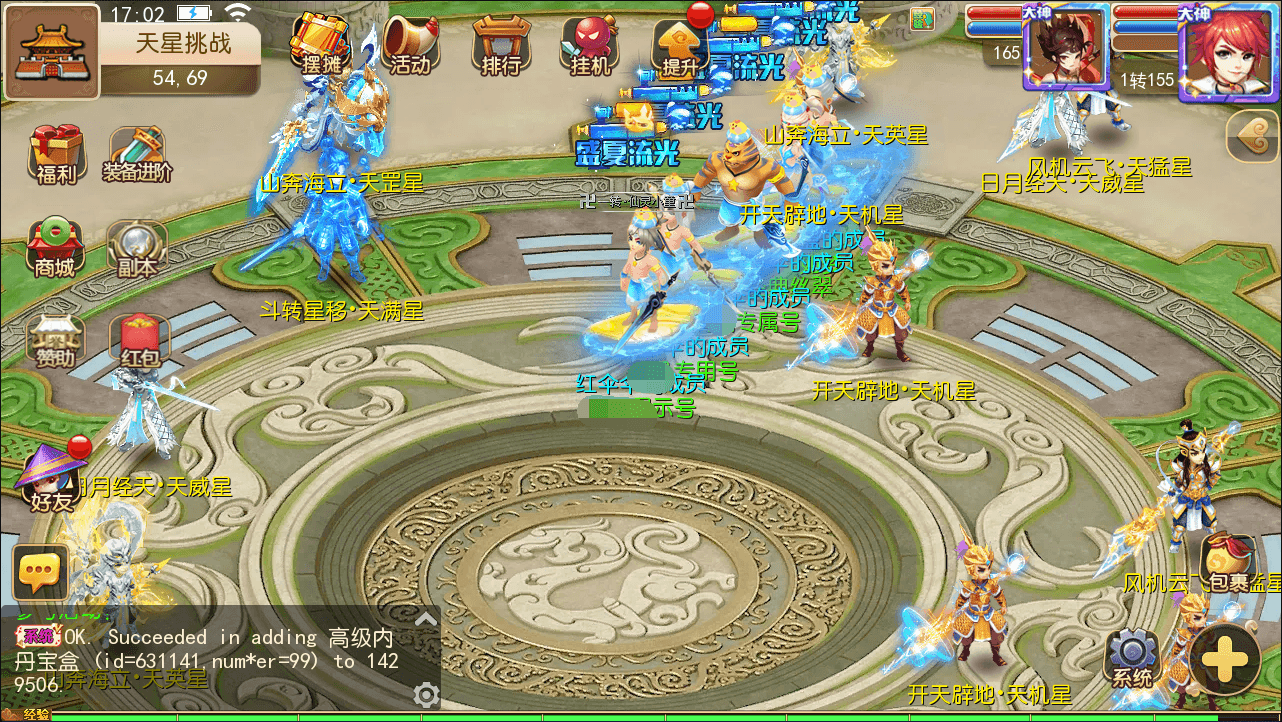Activate the 挂机 auto-battle icon

tap(590, 44)
